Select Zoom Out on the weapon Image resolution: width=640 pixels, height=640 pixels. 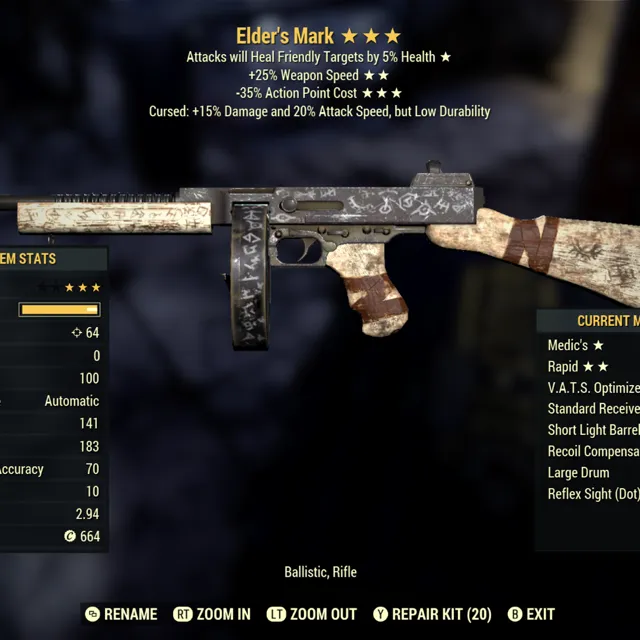[x=314, y=614]
